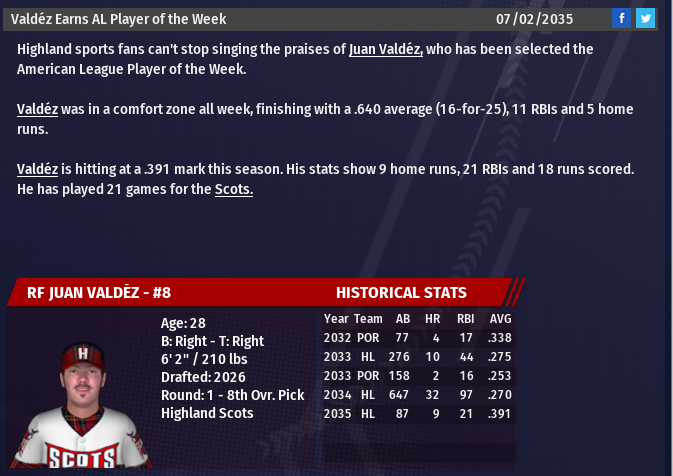Open the Scots team link
The height and width of the screenshot is (476, 673).
pyautogui.click(x=234, y=189)
